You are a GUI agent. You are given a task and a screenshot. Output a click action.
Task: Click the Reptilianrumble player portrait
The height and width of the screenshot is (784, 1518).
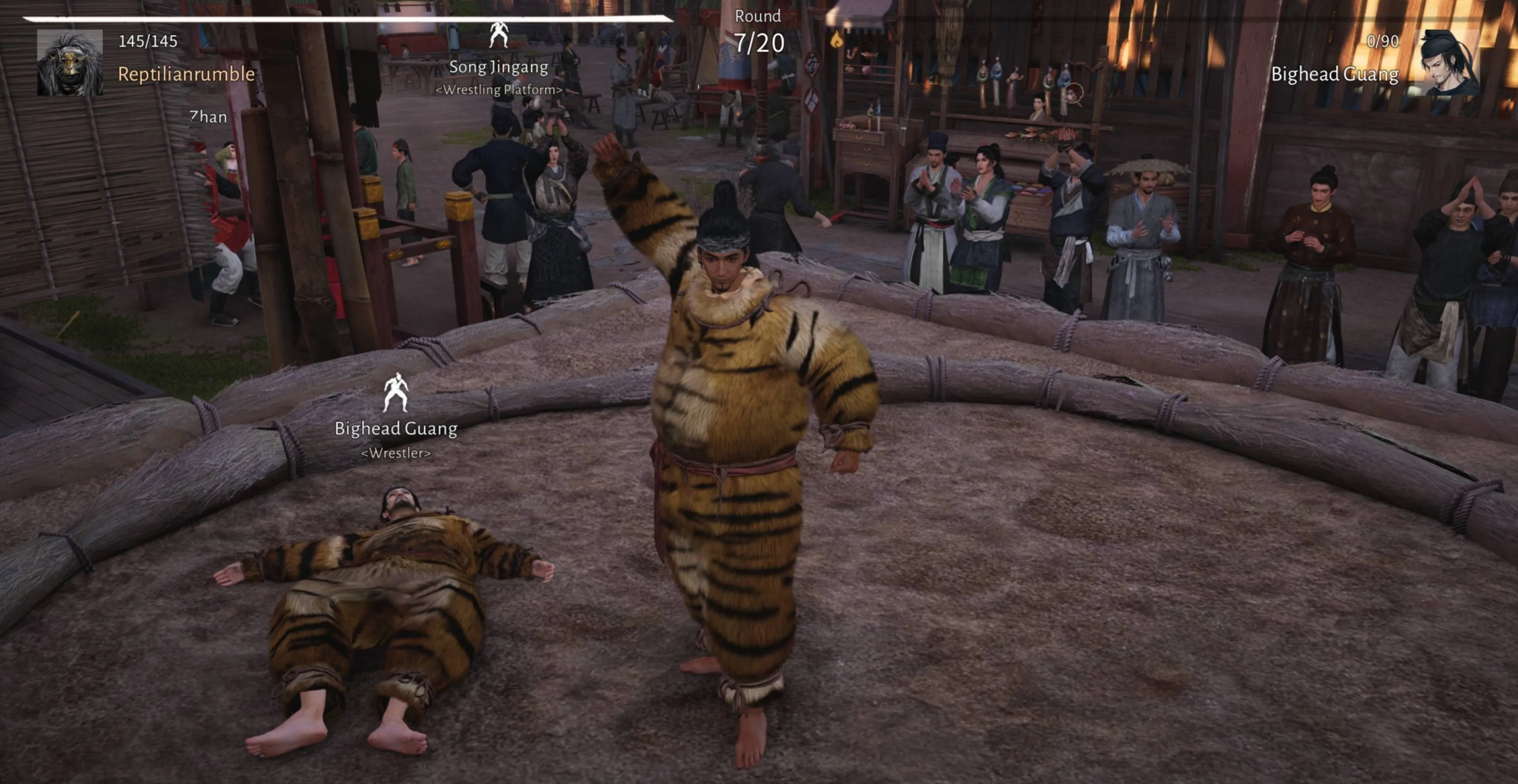[x=70, y=62]
